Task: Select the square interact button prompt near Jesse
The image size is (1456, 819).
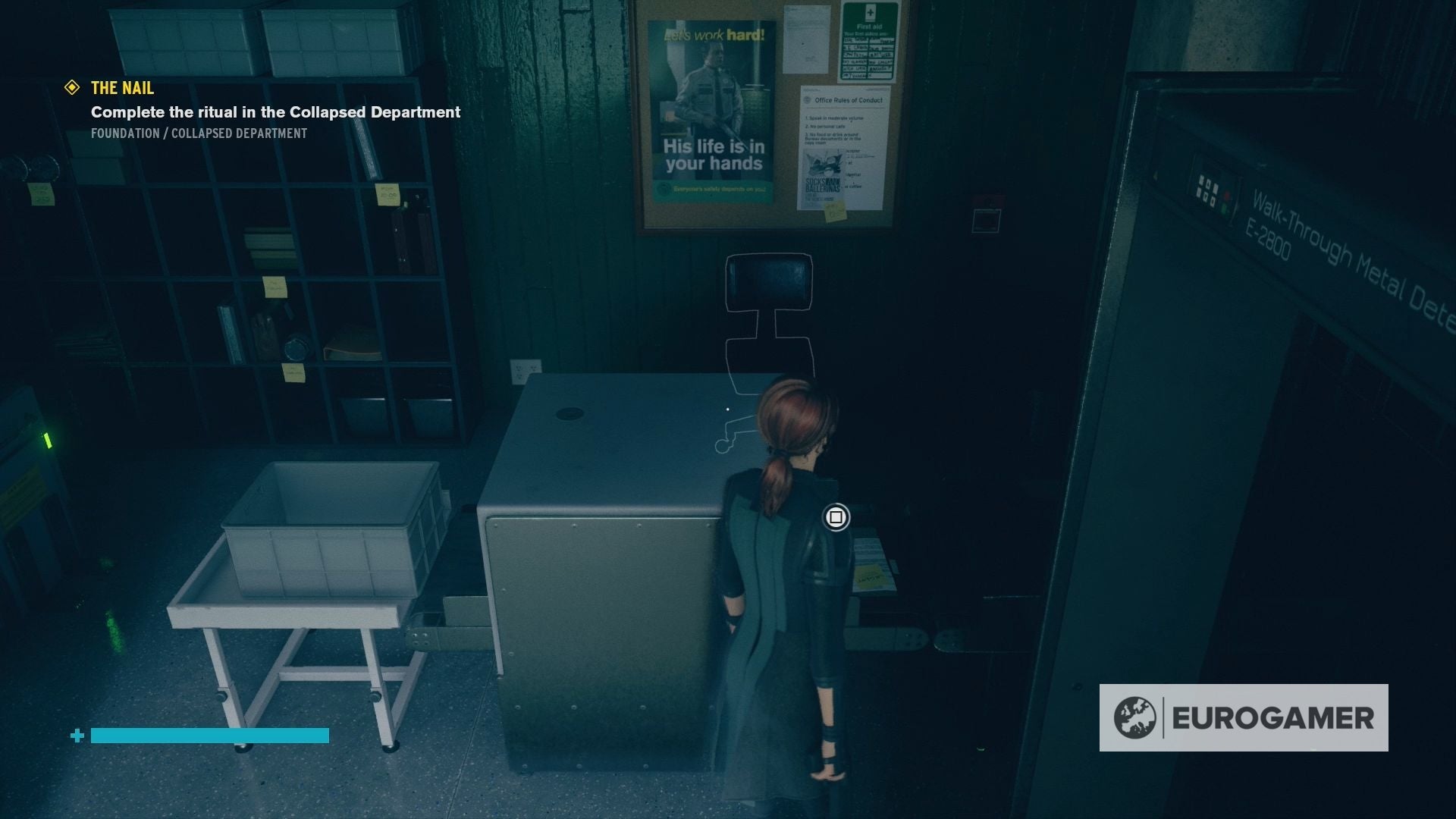Action: pos(837,519)
